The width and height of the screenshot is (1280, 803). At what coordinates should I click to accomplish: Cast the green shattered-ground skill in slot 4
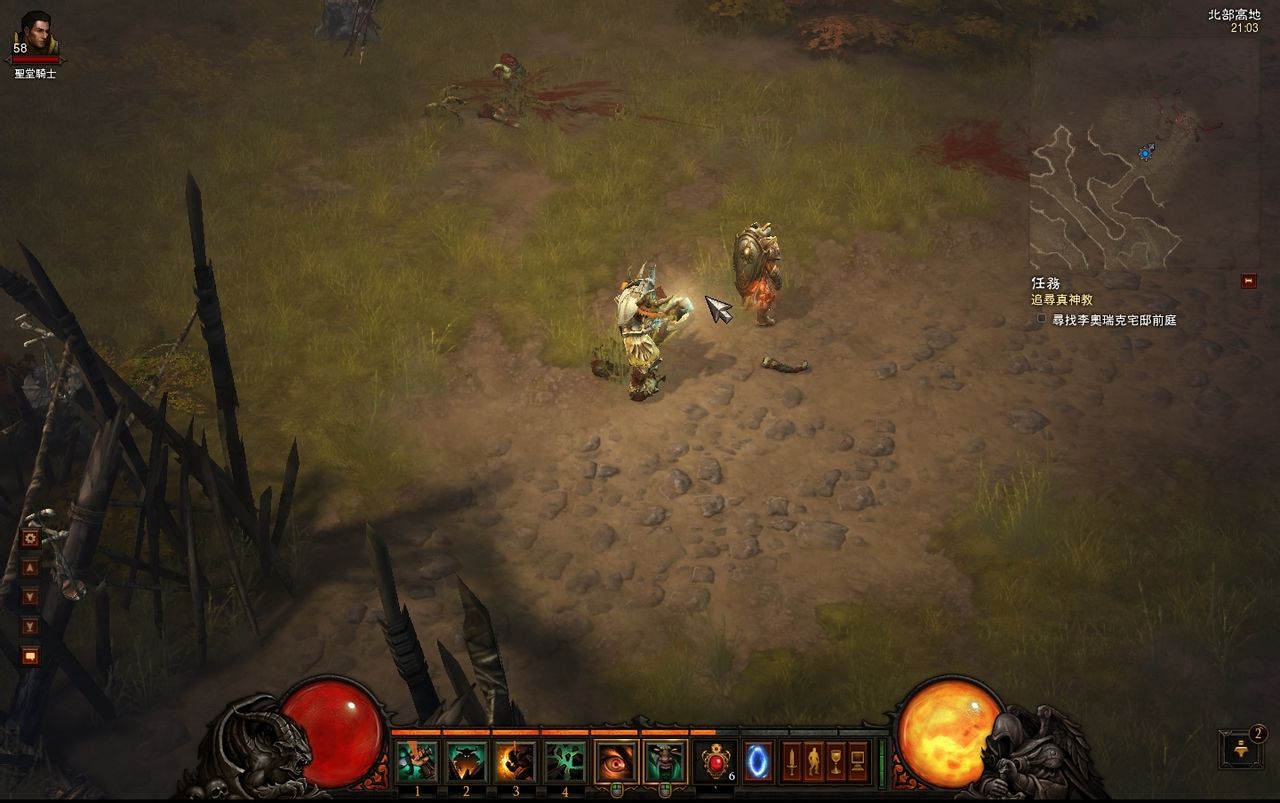point(565,762)
